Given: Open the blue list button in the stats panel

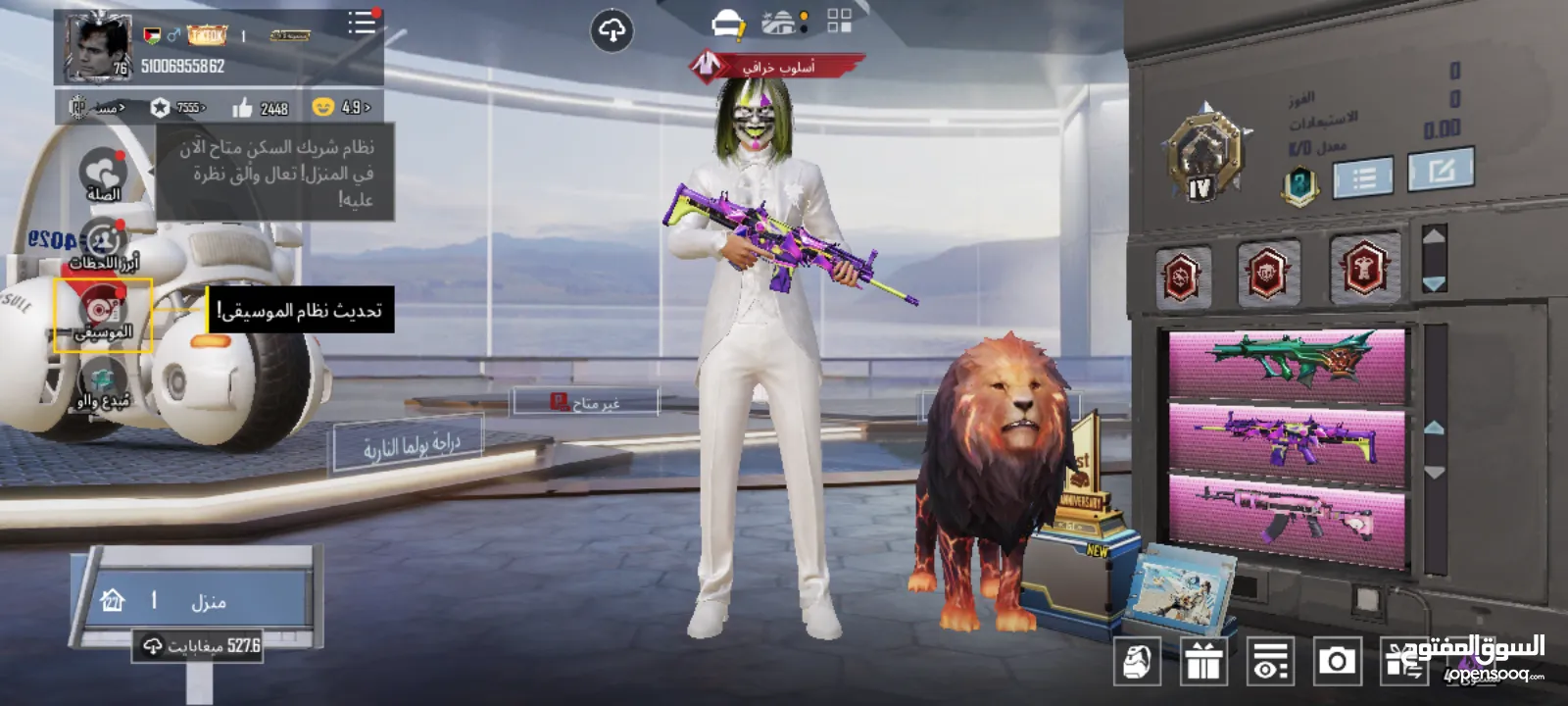Looking at the screenshot, I should [1362, 177].
